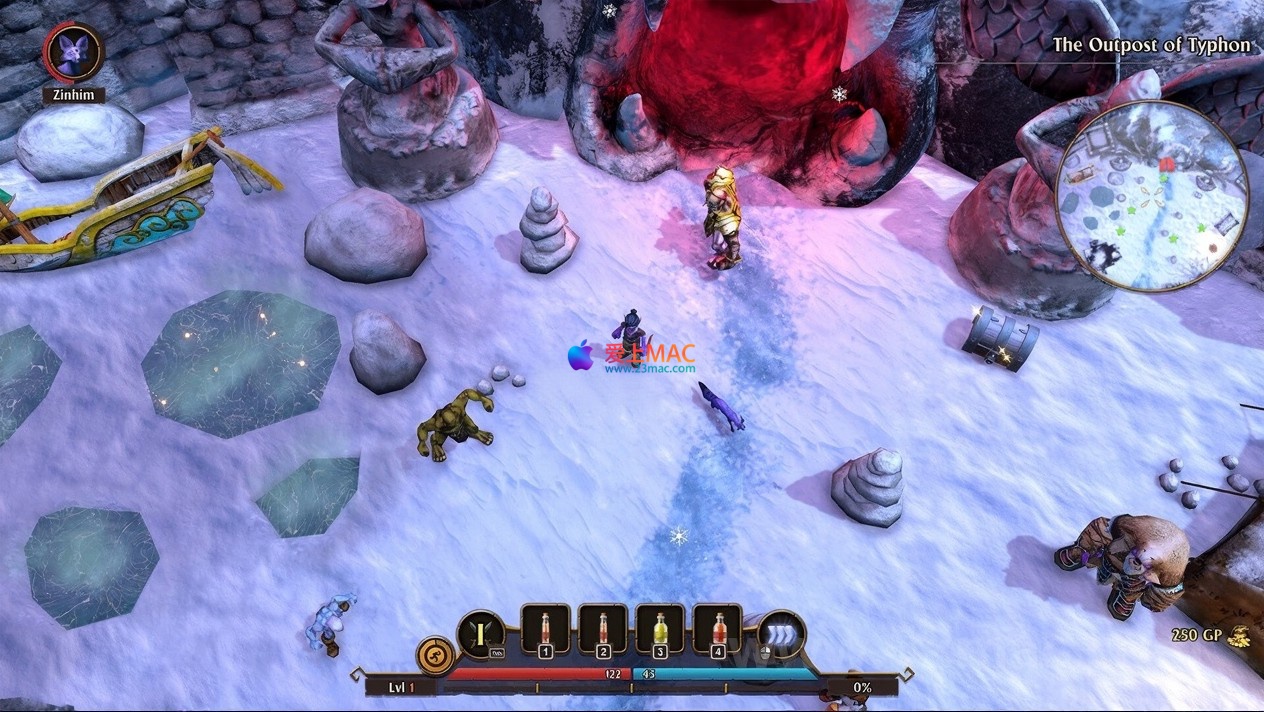This screenshot has width=1264, height=712.
Task: Activate the triple-chevron dash ability
Action: pyautogui.click(x=781, y=635)
